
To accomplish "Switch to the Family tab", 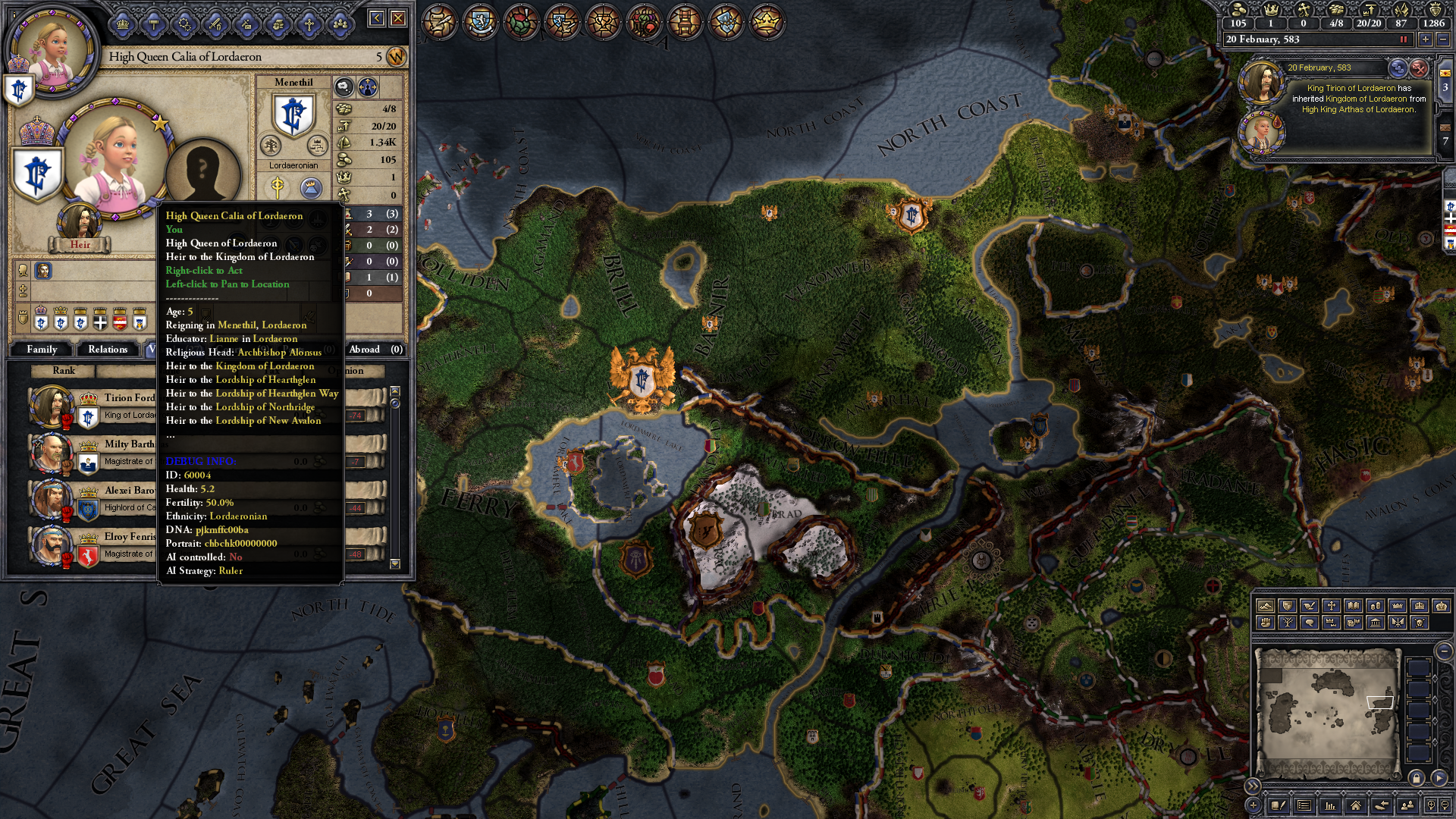I will pos(43,349).
